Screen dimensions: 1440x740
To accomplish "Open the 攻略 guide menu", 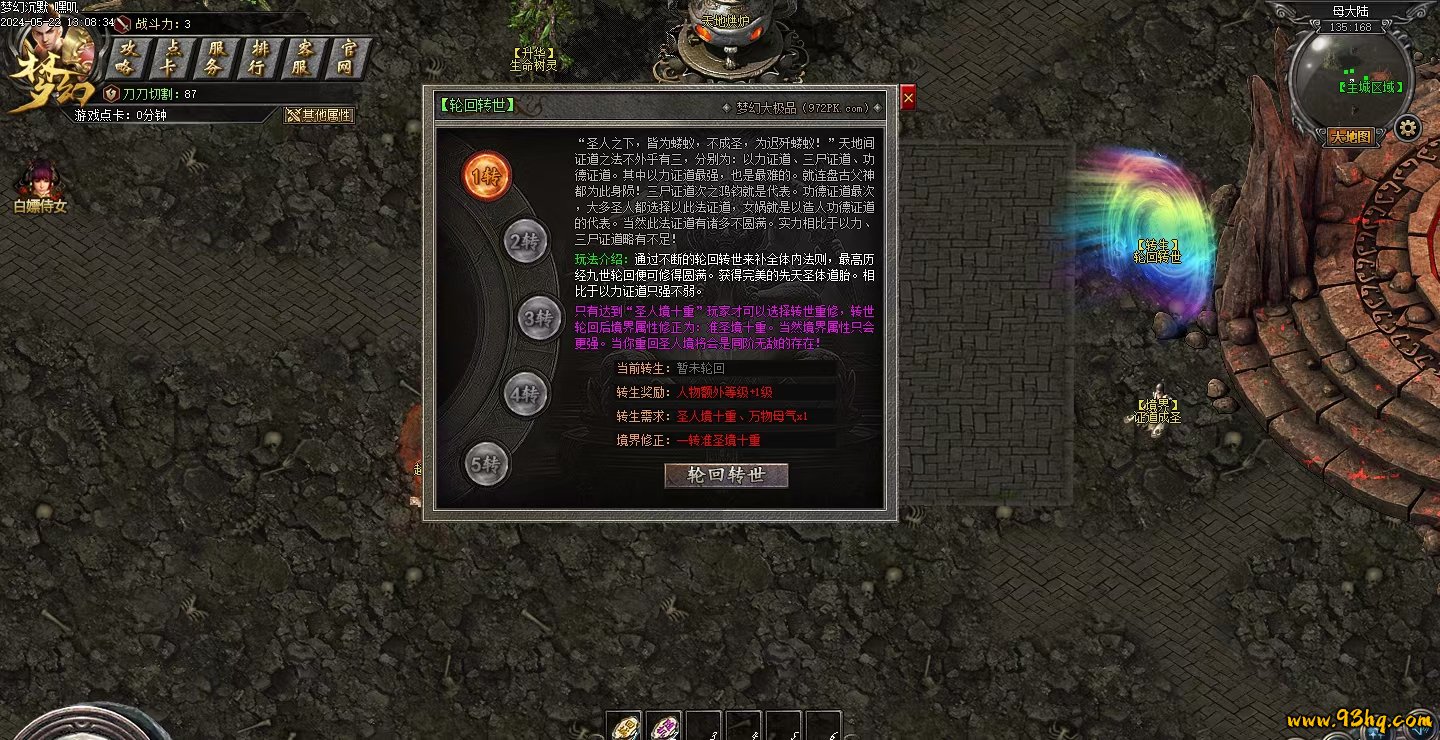I will 125,58.
